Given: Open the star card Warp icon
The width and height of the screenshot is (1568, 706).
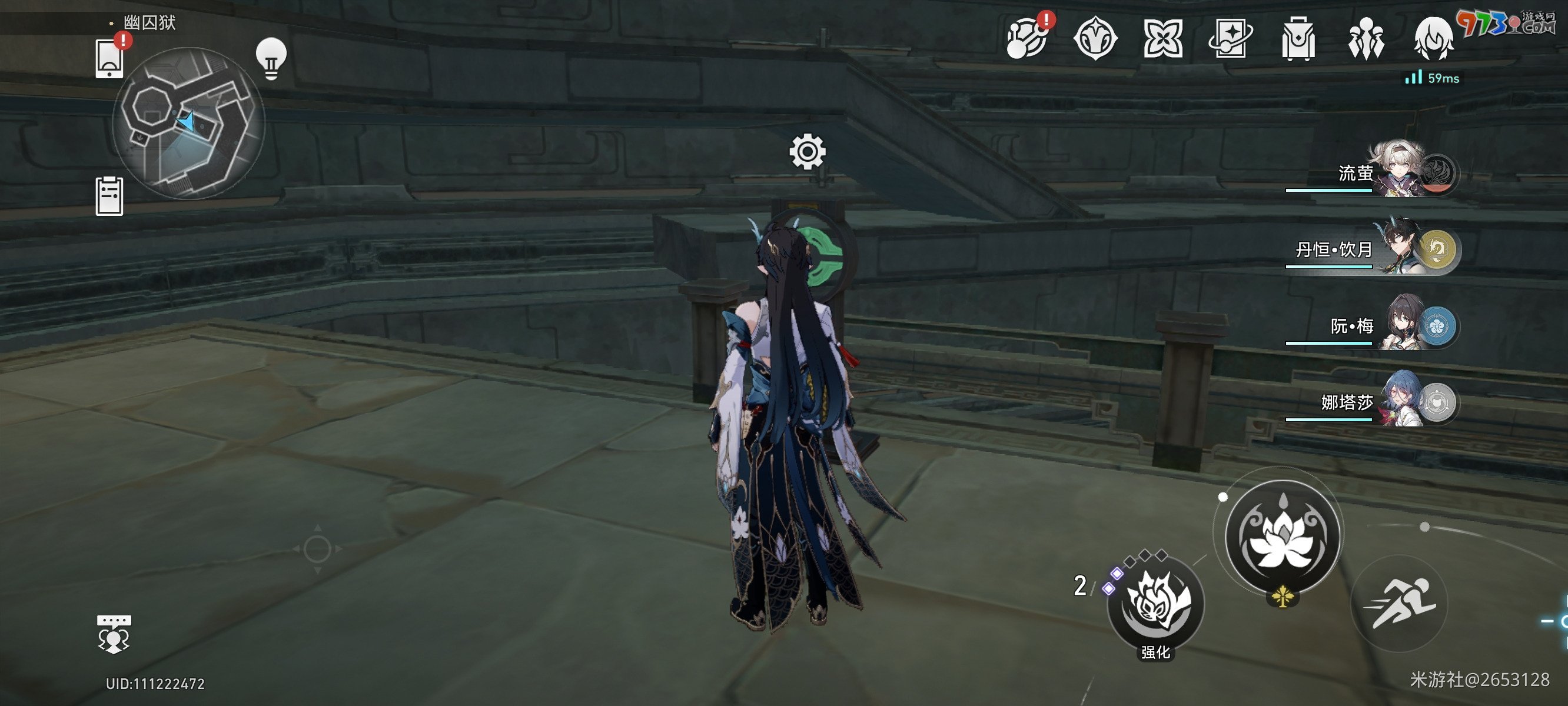Looking at the screenshot, I should coord(1230,38).
